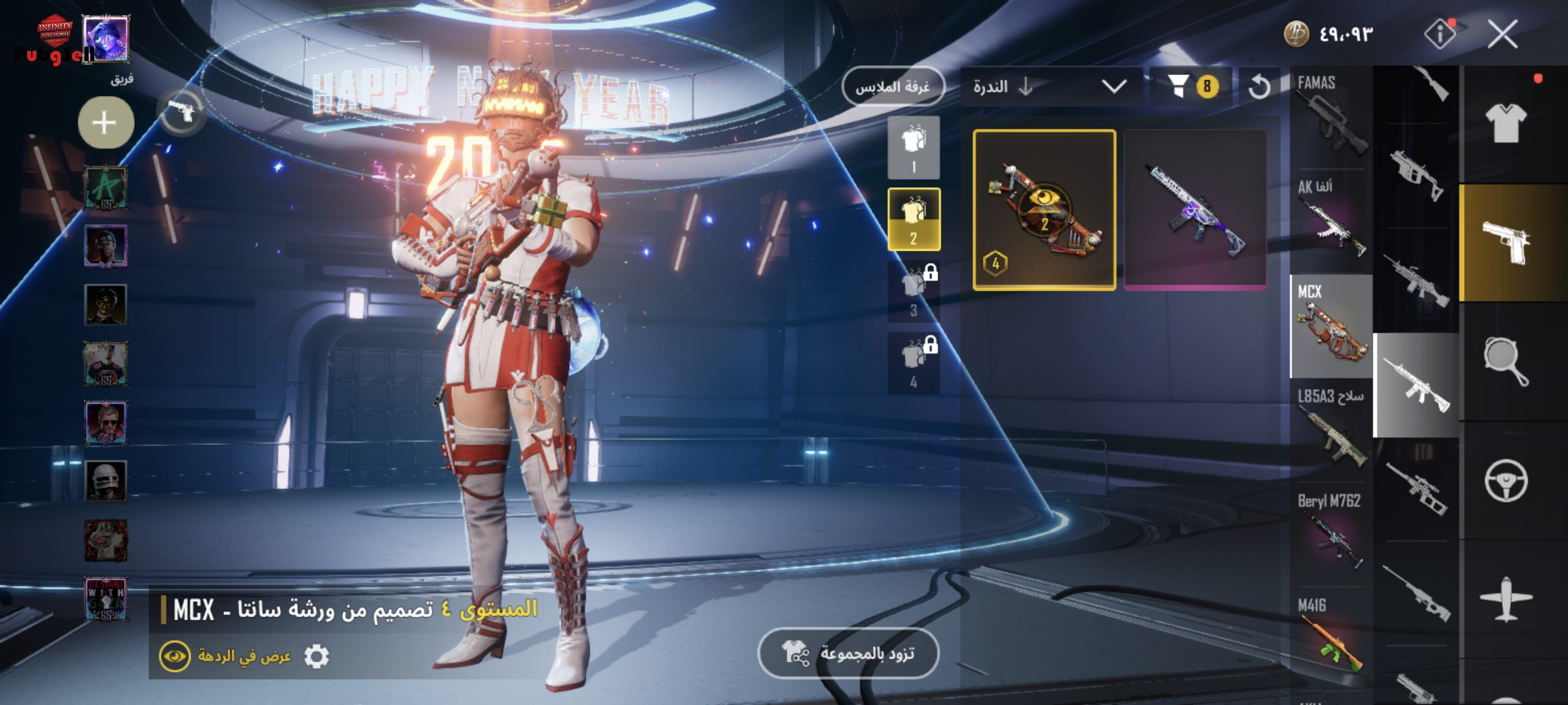
Task: Select locked outfit preset 3
Action: [x=913, y=291]
